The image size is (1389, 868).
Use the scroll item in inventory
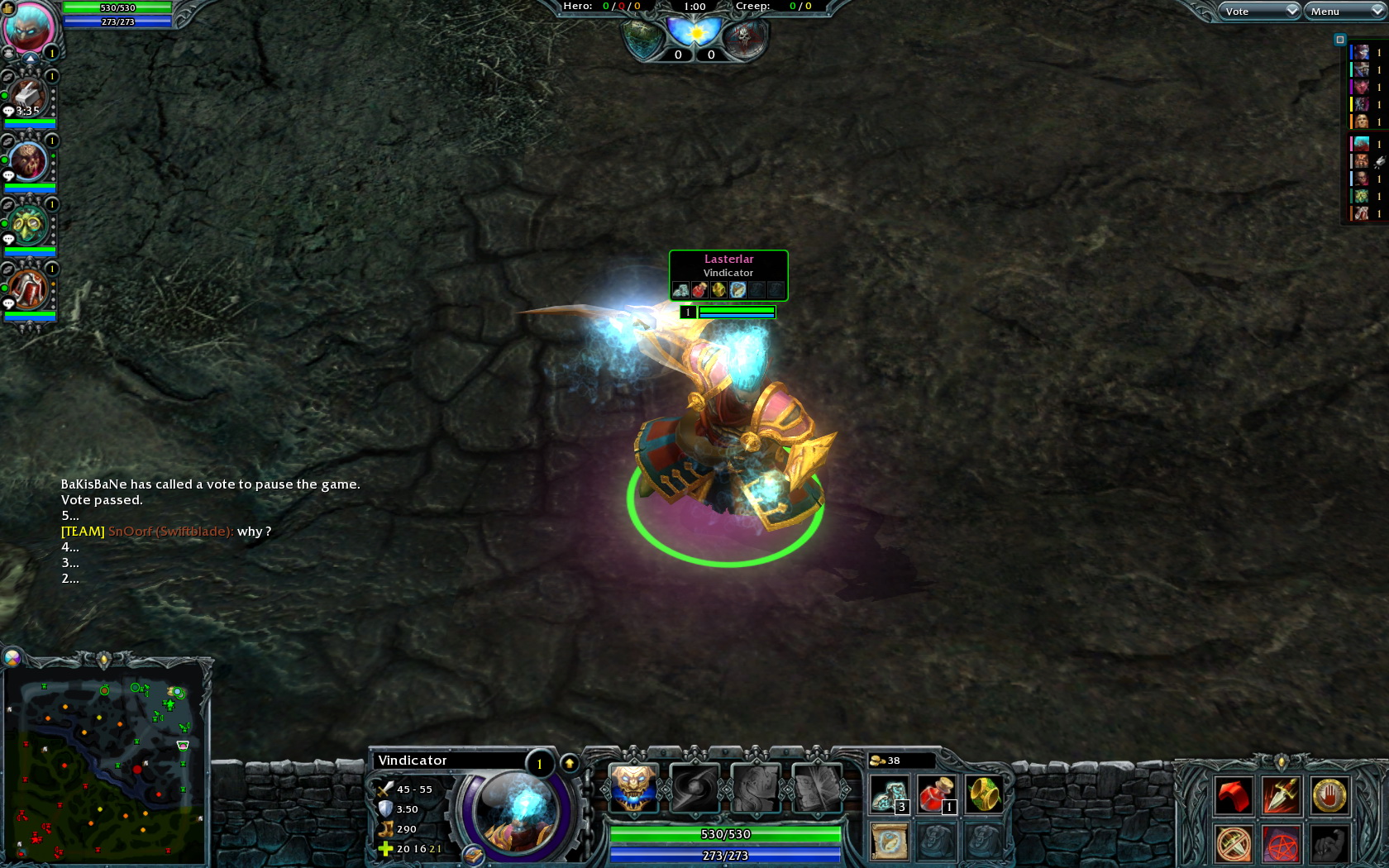point(890,842)
